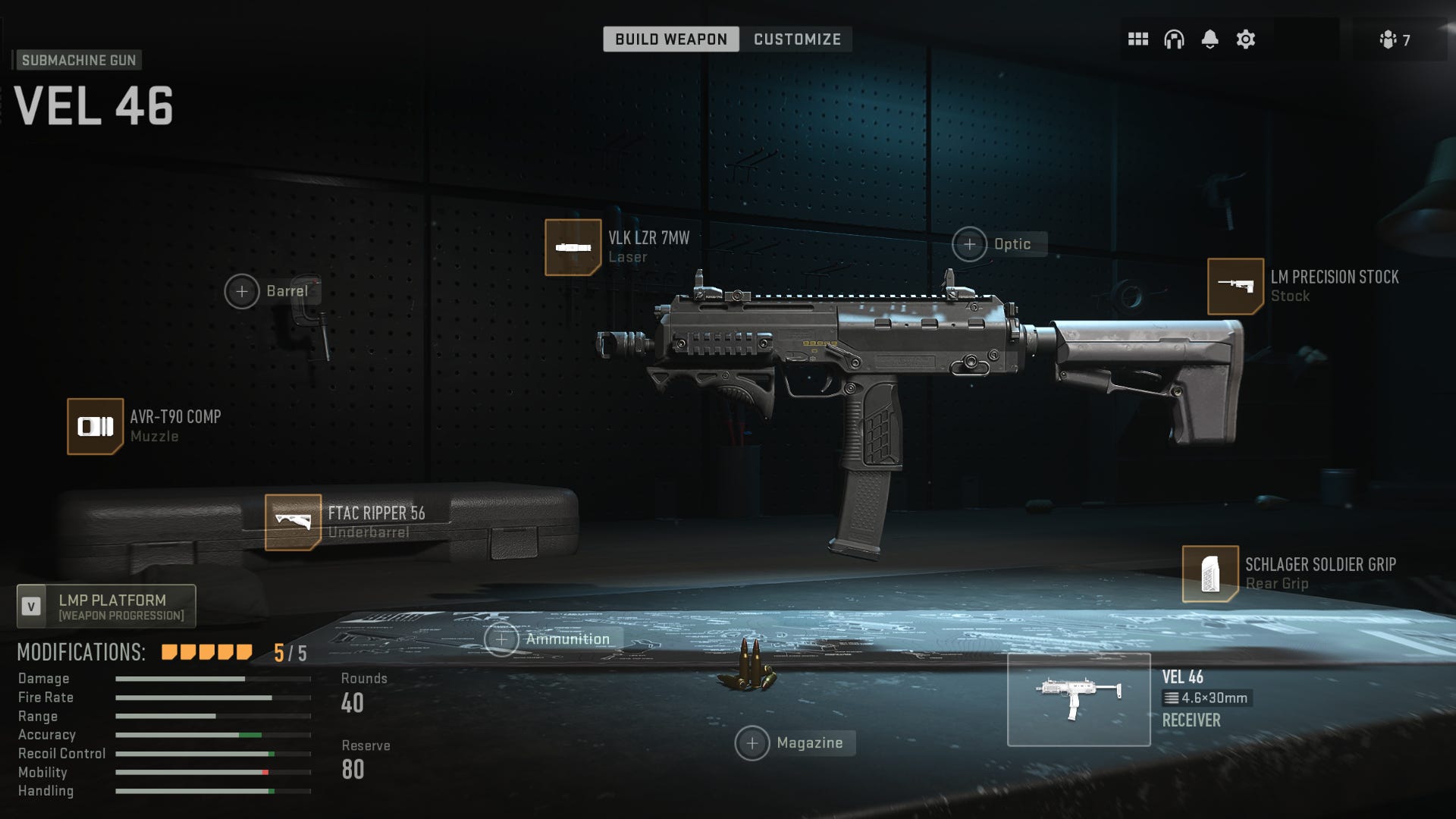The height and width of the screenshot is (819, 1456).
Task: Expand the Optic attachment slot
Action: [x=968, y=244]
